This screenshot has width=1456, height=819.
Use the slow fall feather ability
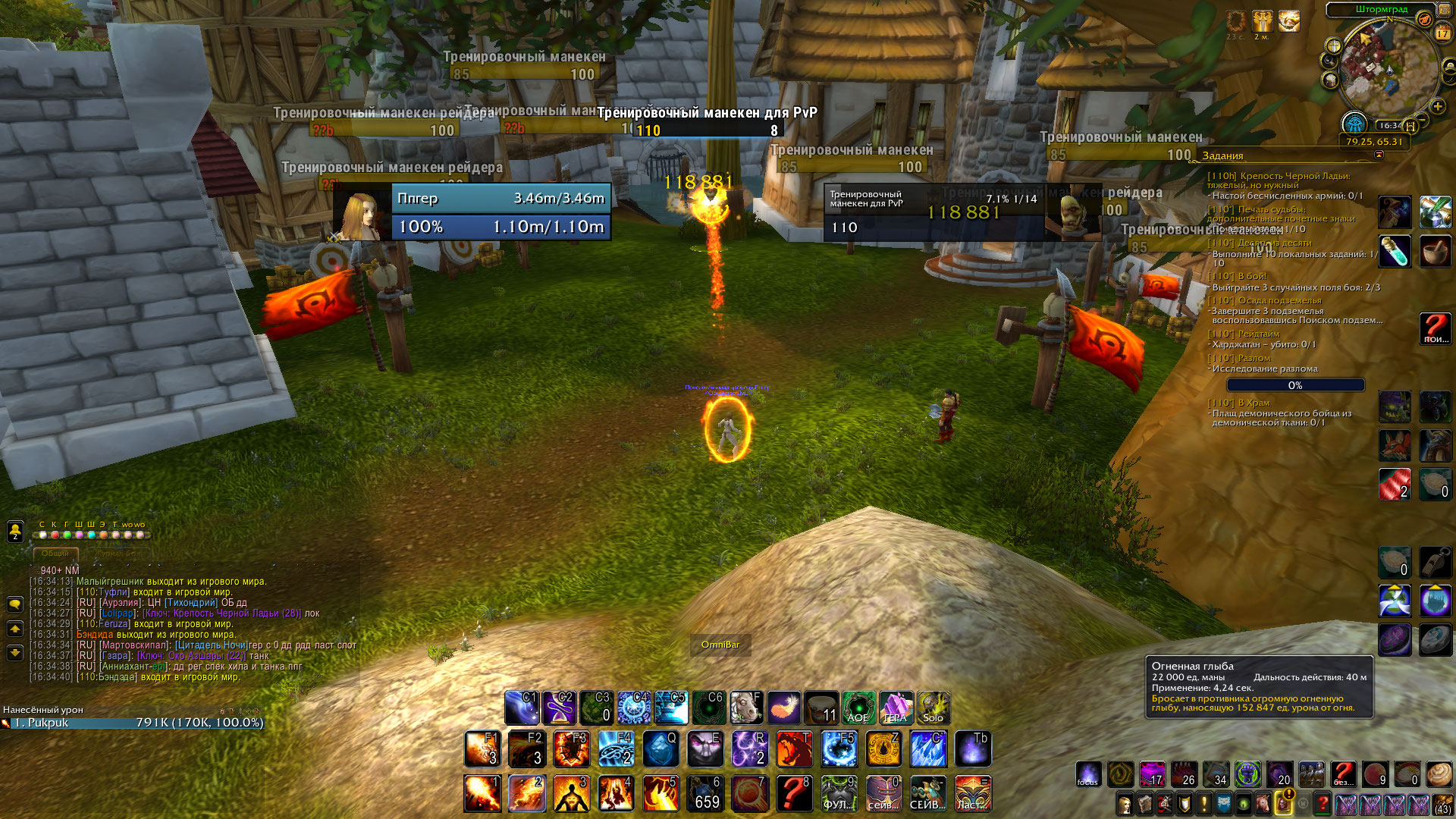(784, 708)
